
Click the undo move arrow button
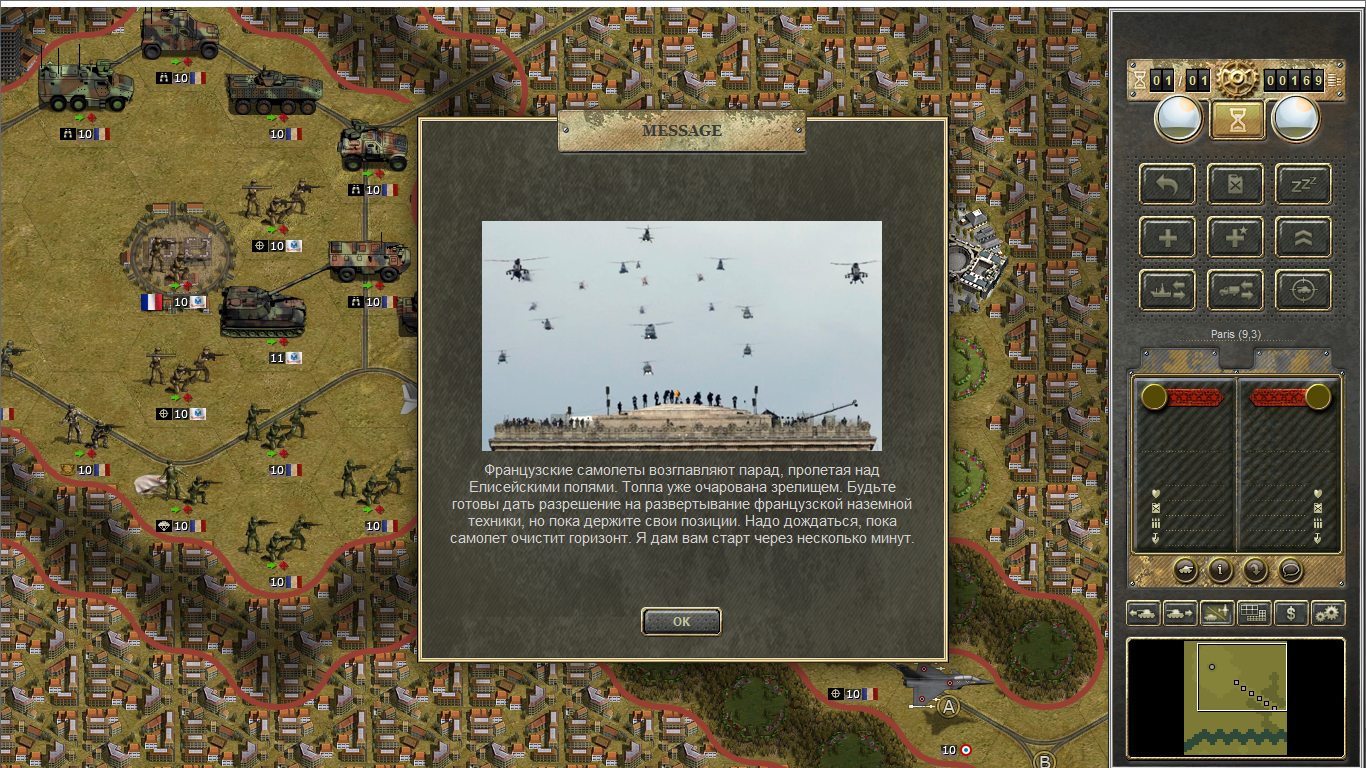click(1167, 184)
